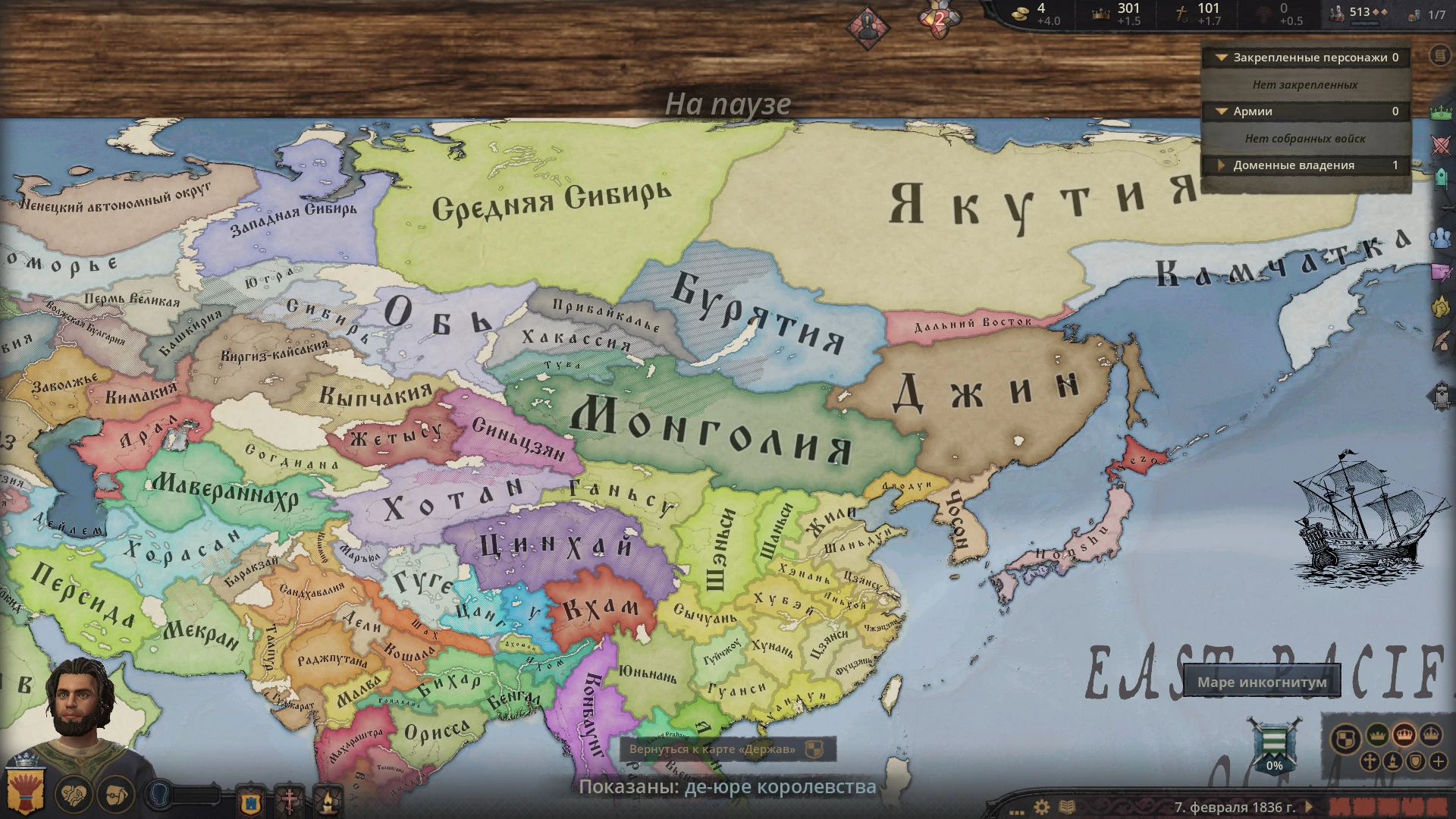Expand the Доменные владения section
This screenshot has height=819, width=1456.
1222,165
